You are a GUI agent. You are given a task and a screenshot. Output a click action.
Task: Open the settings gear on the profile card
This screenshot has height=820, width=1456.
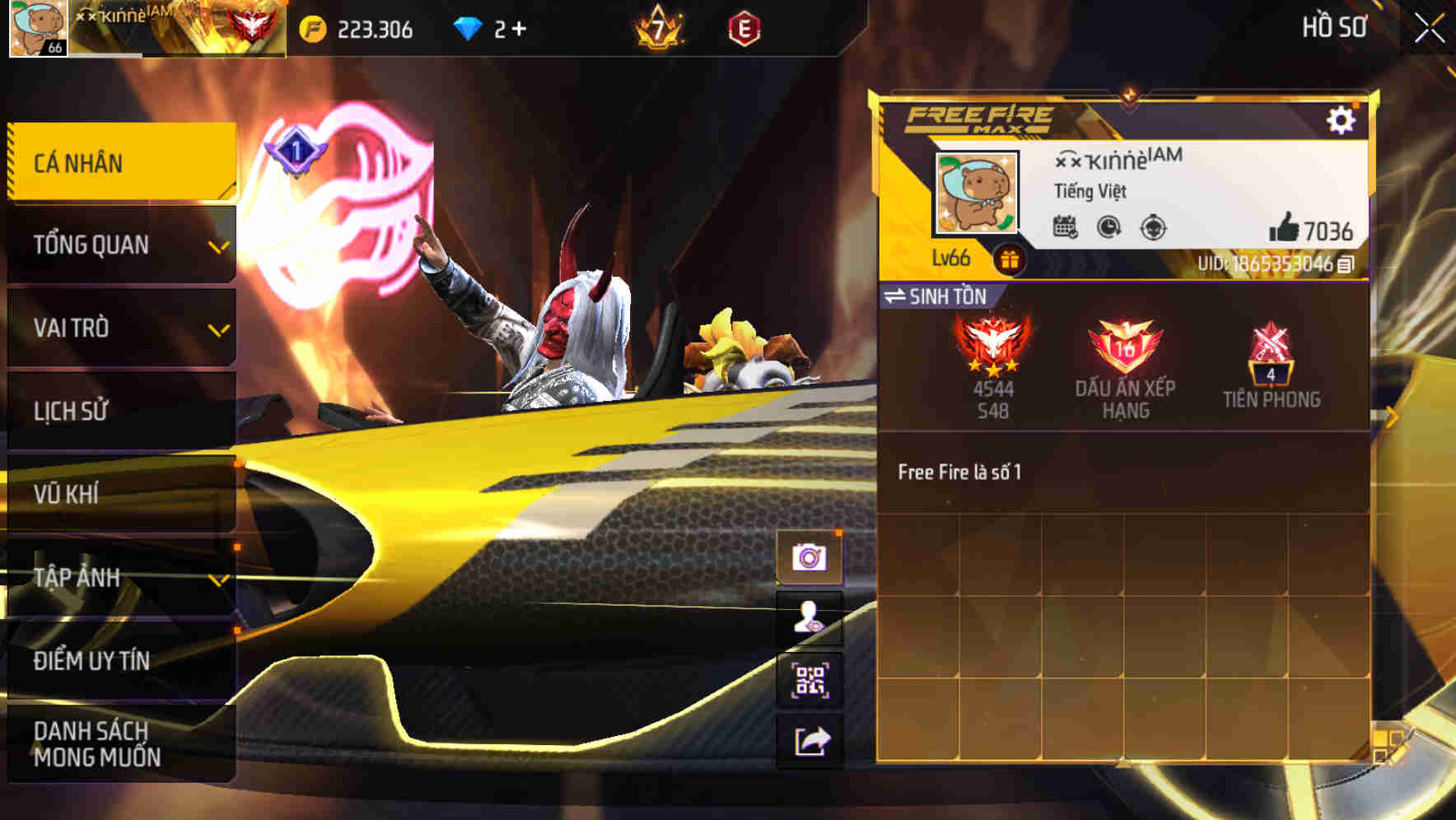coord(1342,118)
